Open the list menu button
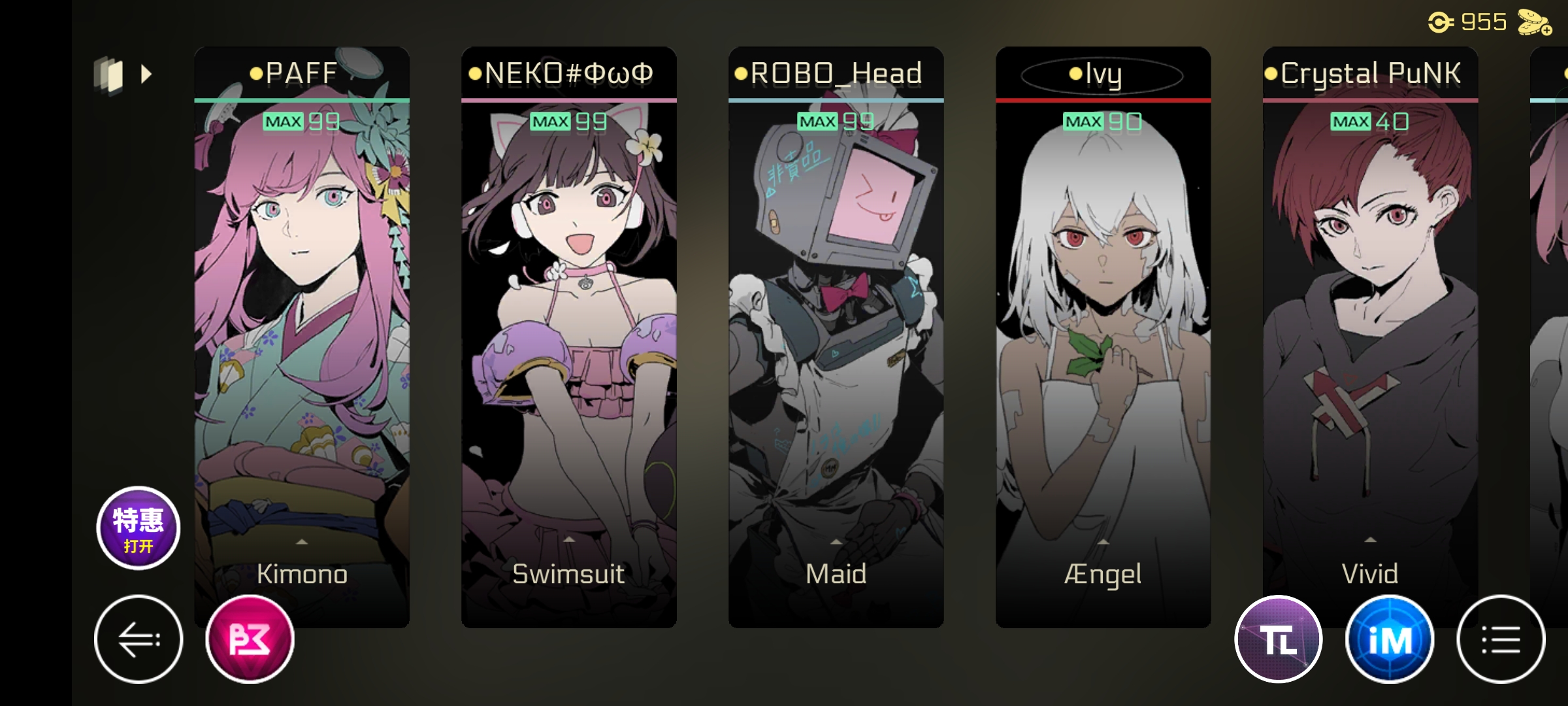 pyautogui.click(x=1501, y=639)
